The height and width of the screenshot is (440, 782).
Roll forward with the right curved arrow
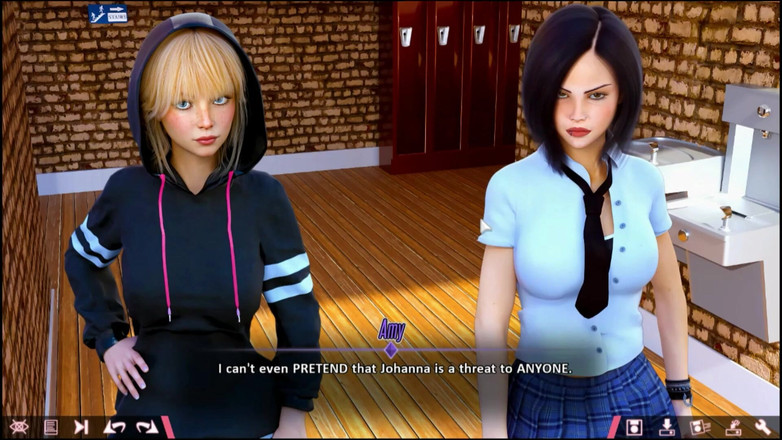click(147, 427)
